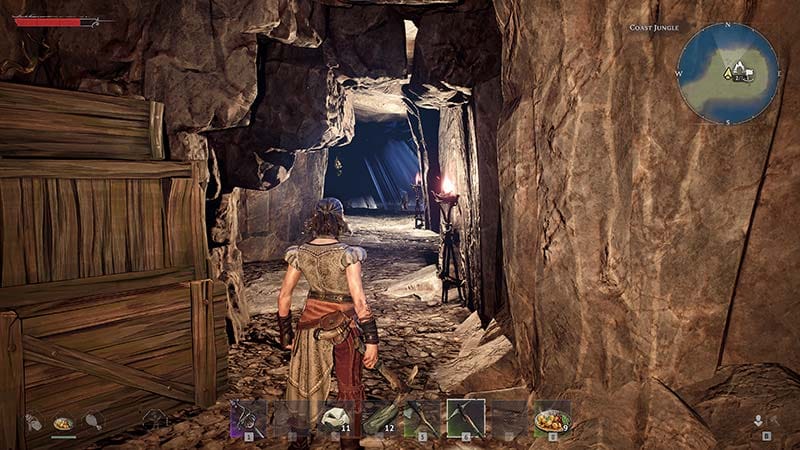Click the water flask status icon
Viewport: 800px width, 450px height.
pyautogui.click(x=33, y=423)
